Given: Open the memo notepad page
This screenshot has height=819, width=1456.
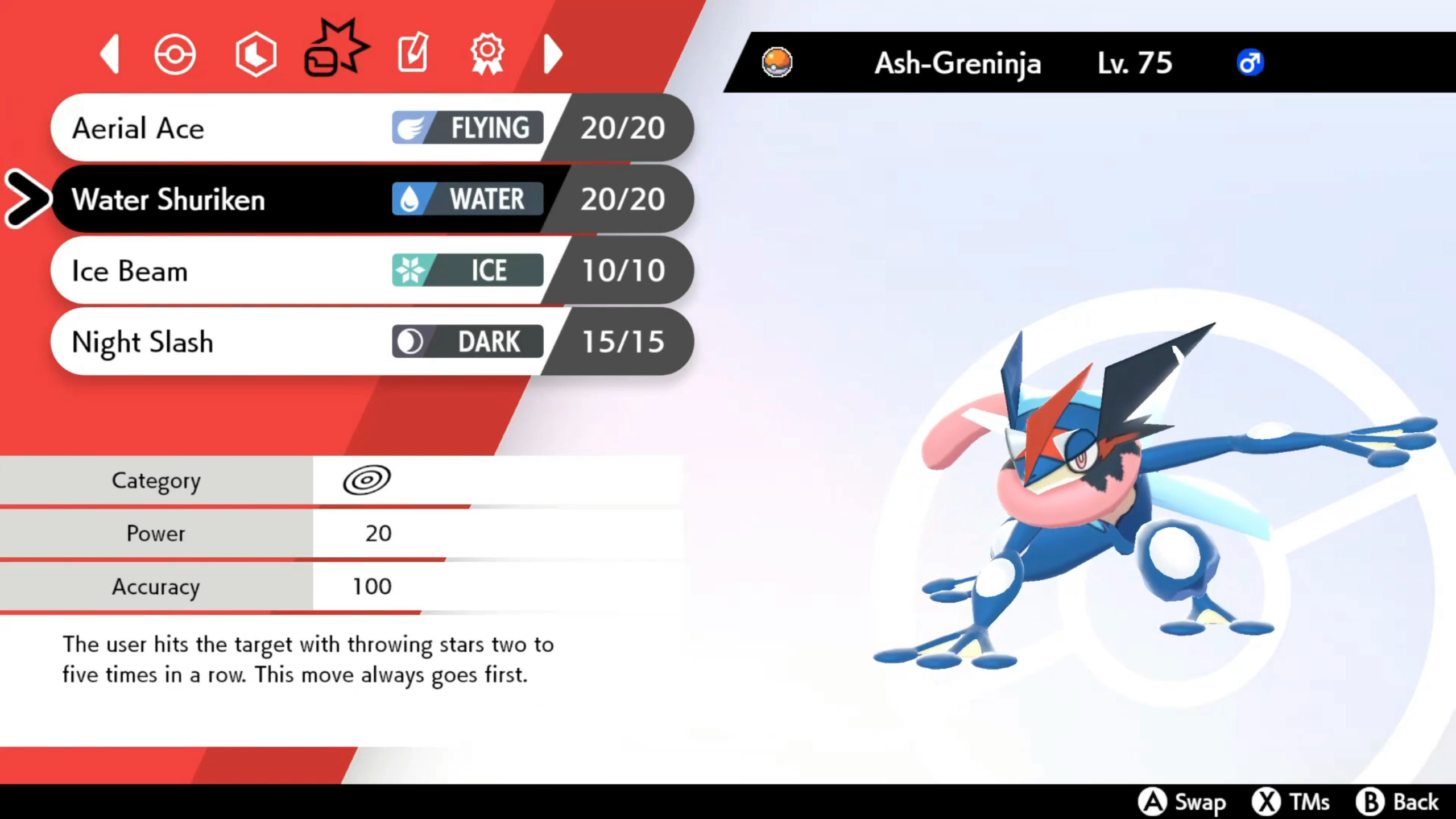Looking at the screenshot, I should click(x=413, y=53).
